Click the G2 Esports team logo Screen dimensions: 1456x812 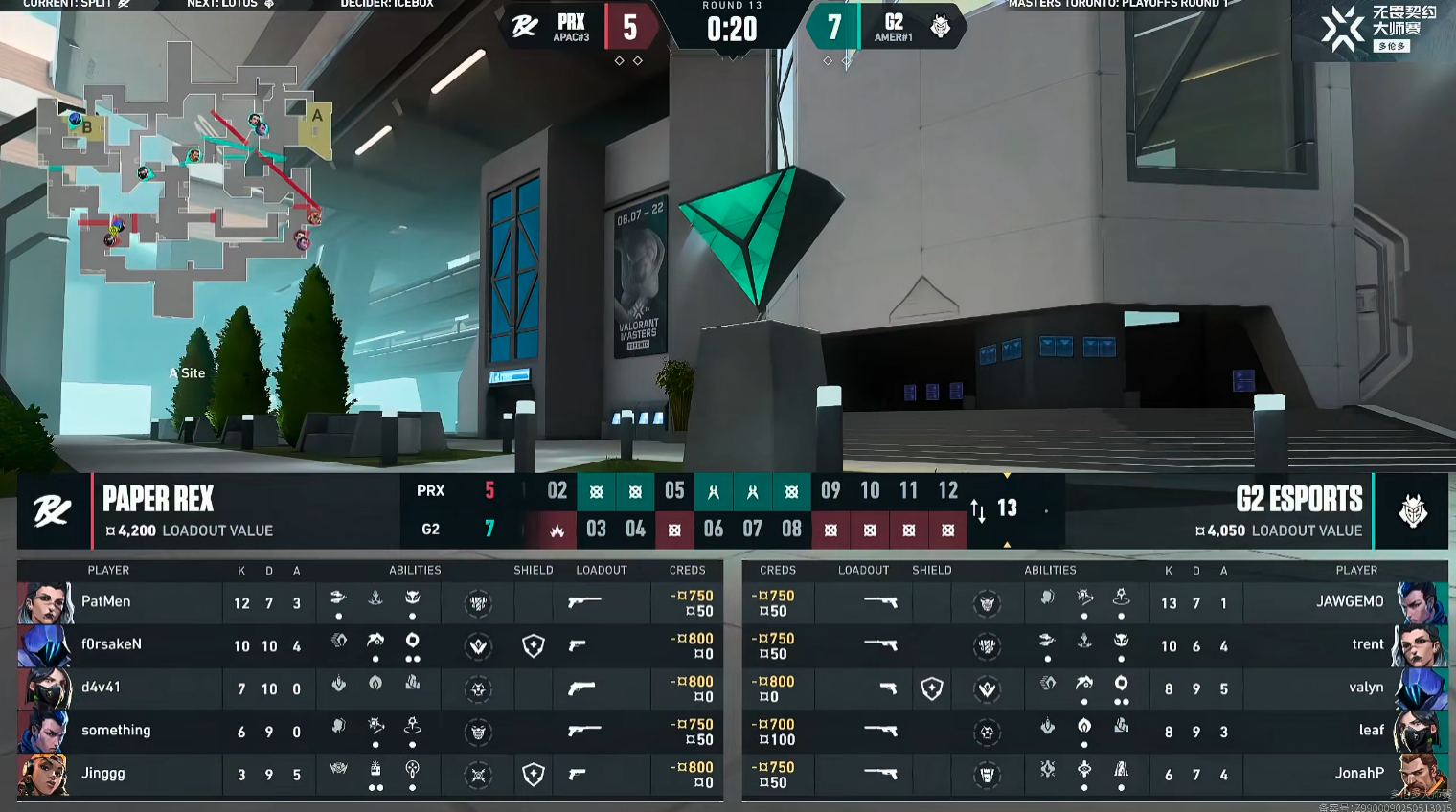pyautogui.click(x=1412, y=511)
